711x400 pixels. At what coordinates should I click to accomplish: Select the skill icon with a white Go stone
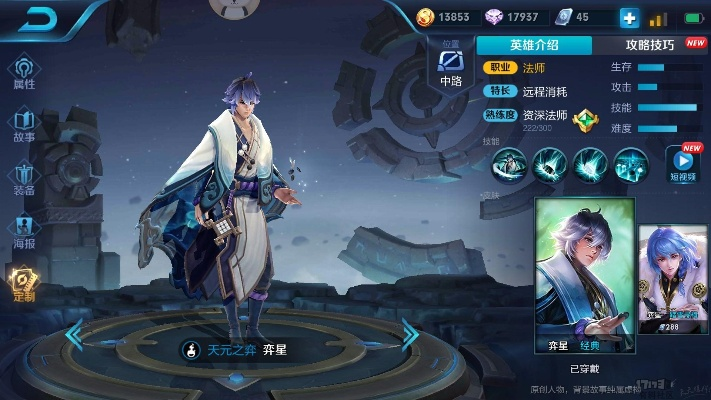tap(590, 163)
